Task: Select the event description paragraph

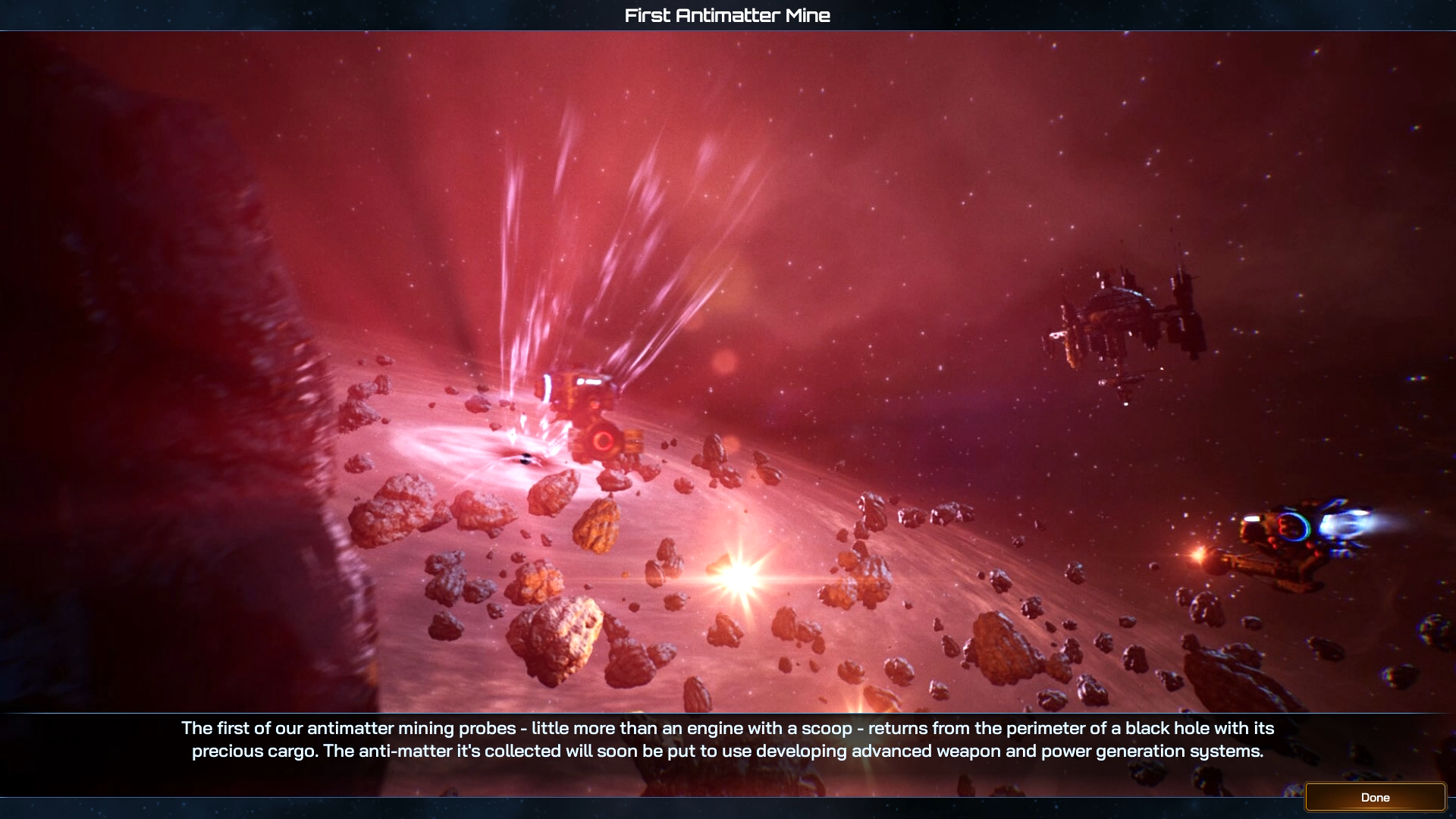Action: [x=728, y=741]
